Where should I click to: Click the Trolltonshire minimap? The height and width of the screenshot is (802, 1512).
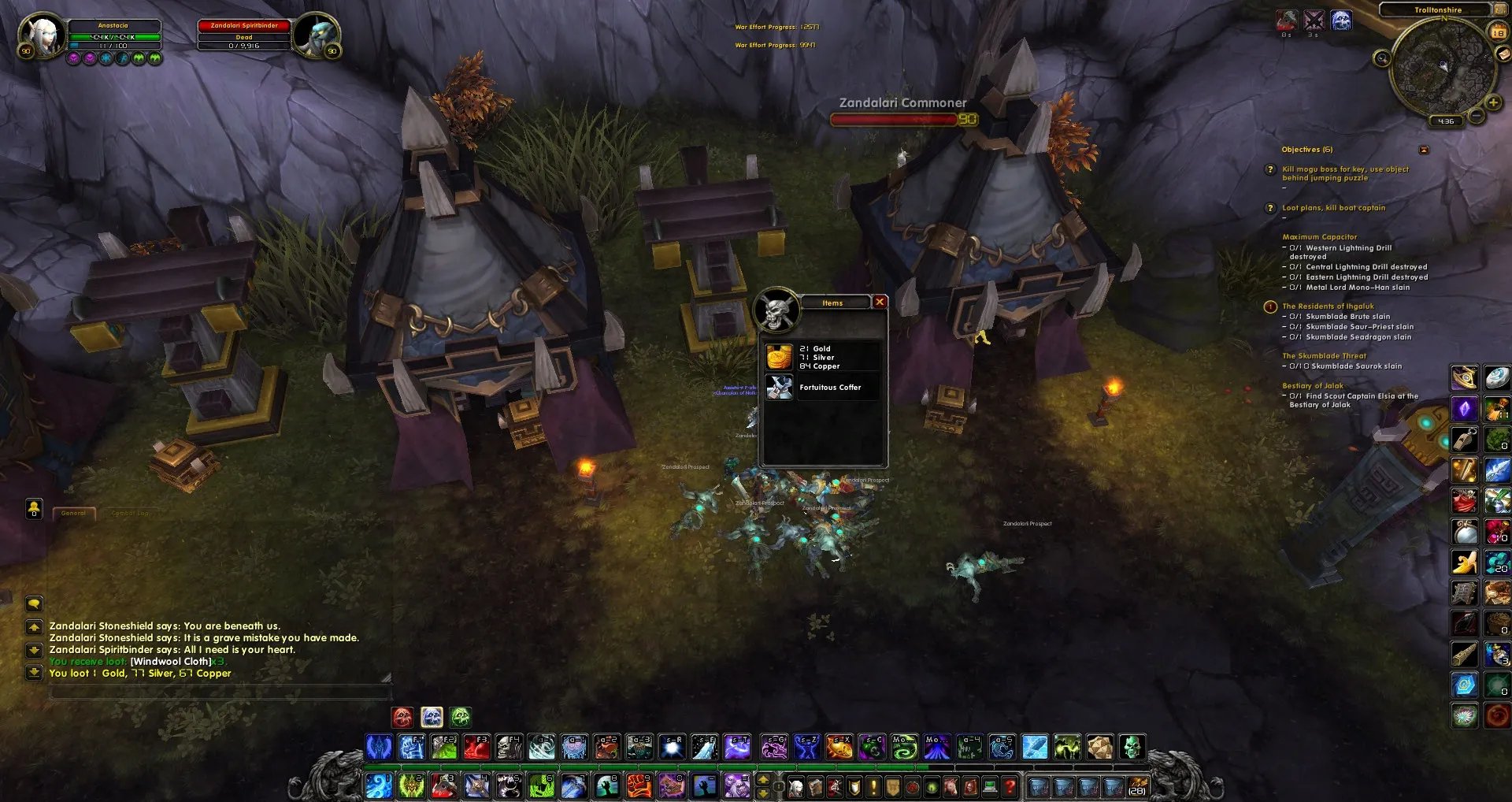click(1442, 67)
